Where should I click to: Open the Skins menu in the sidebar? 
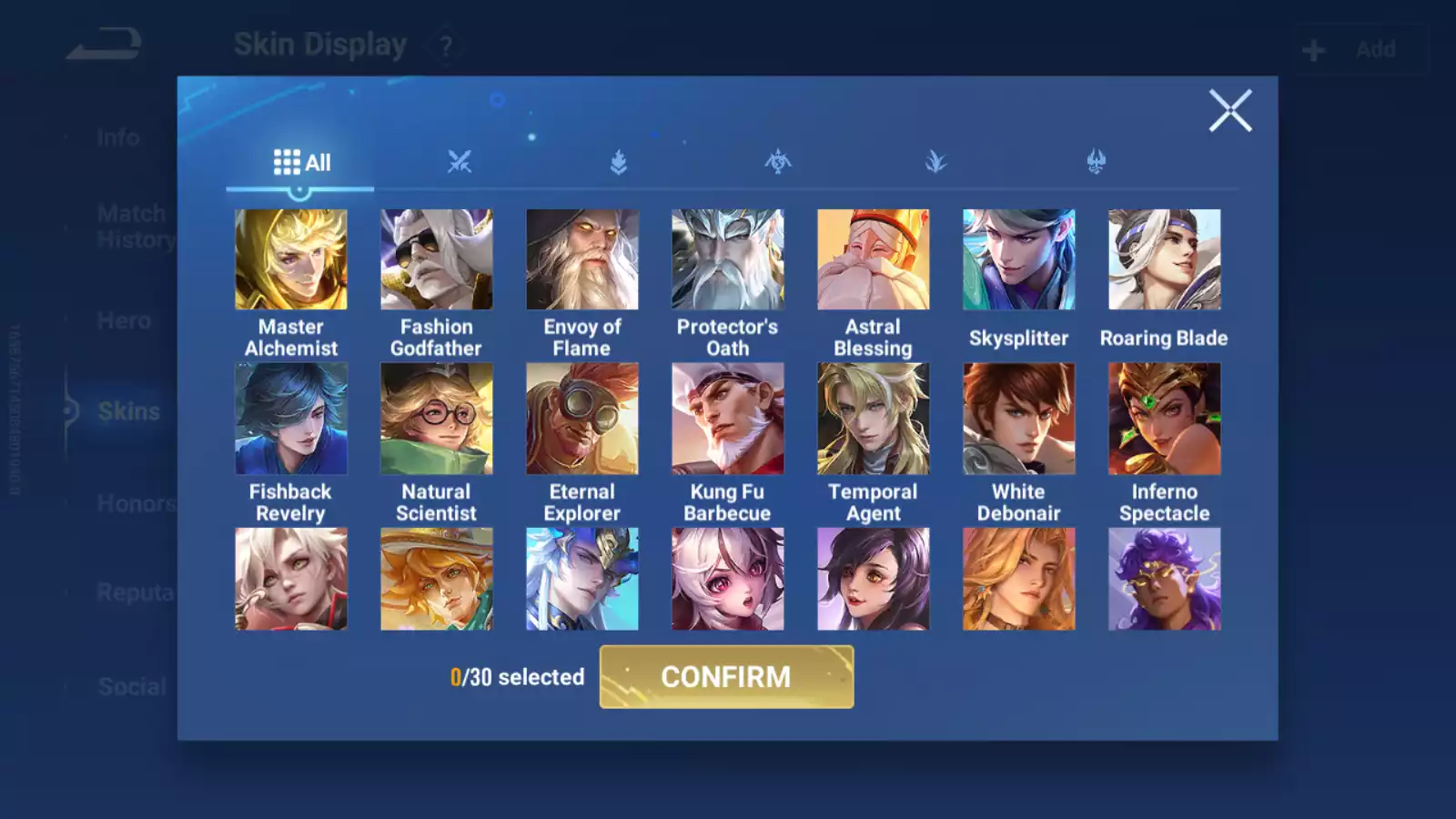(127, 411)
